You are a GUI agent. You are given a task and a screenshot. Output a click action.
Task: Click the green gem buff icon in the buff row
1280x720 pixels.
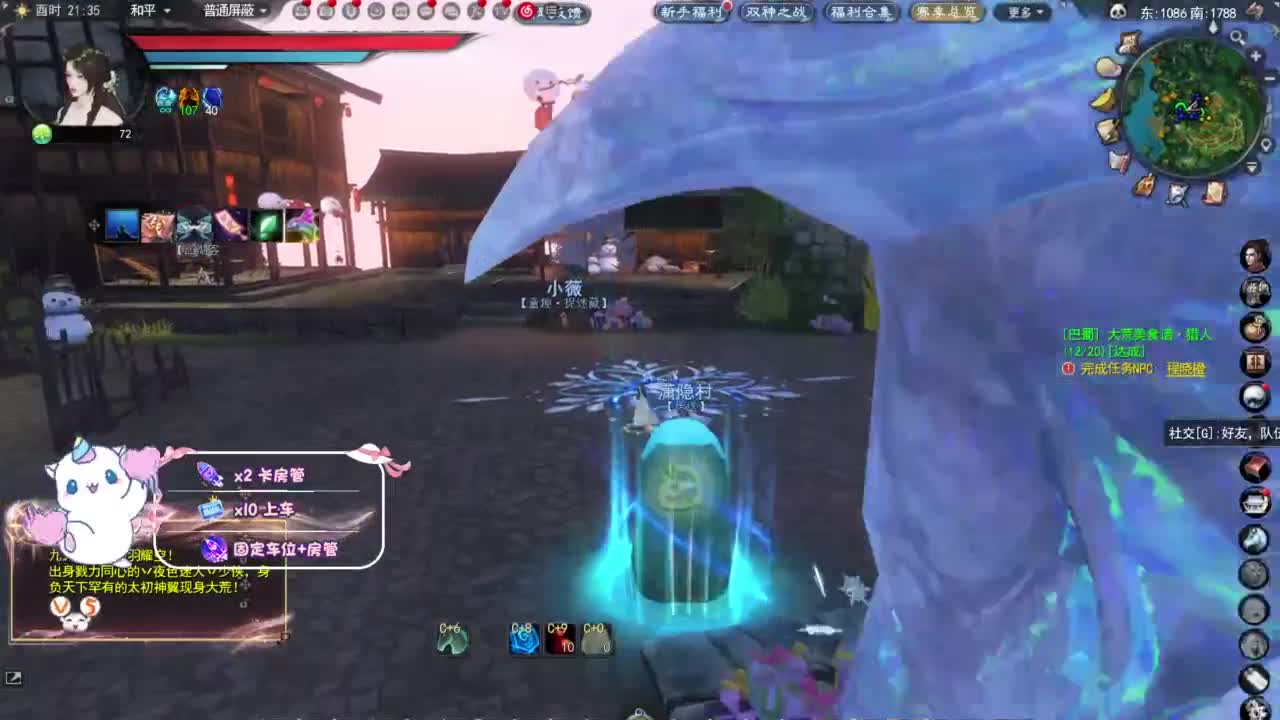[265, 224]
